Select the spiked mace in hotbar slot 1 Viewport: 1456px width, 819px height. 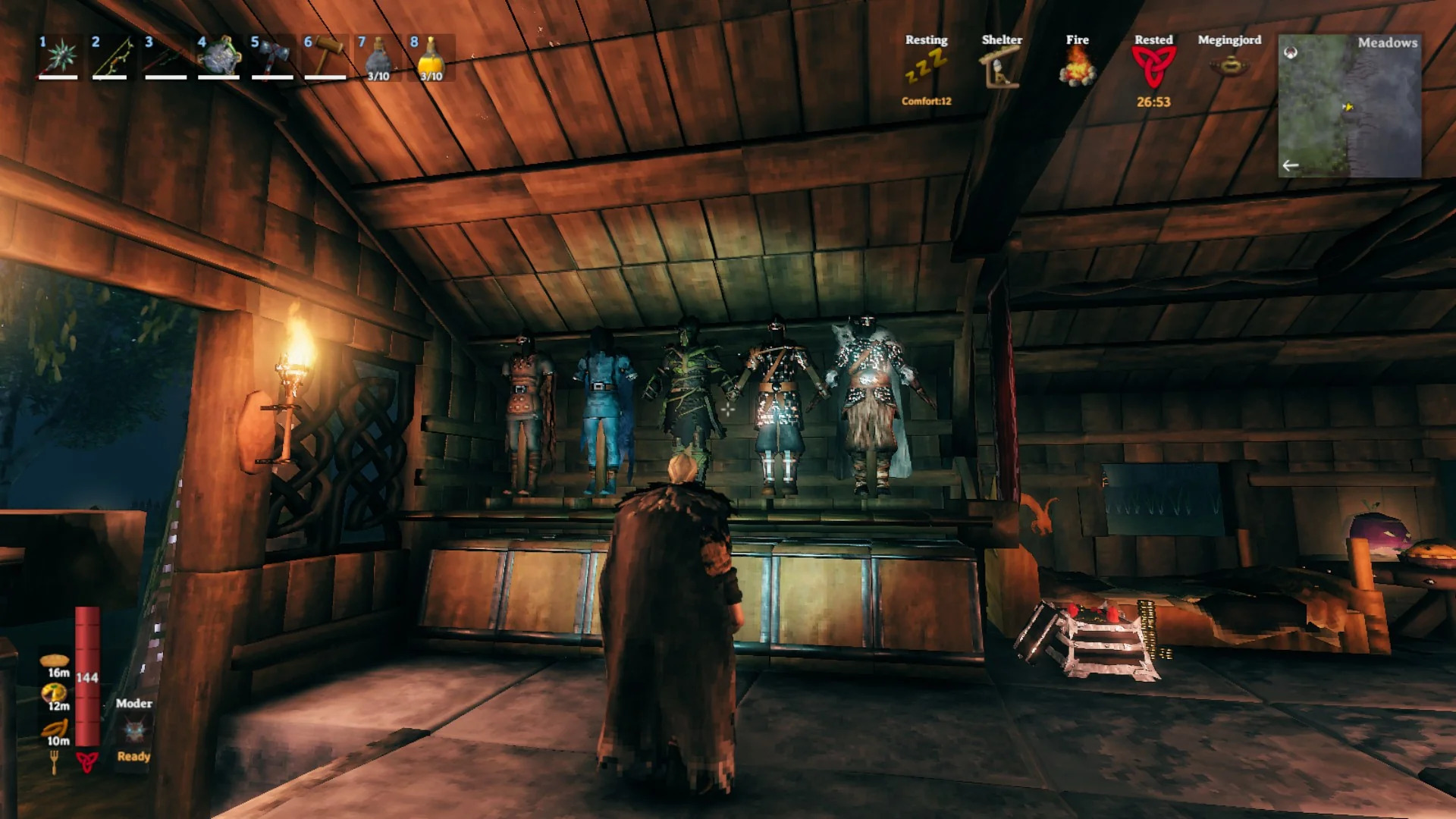point(60,57)
